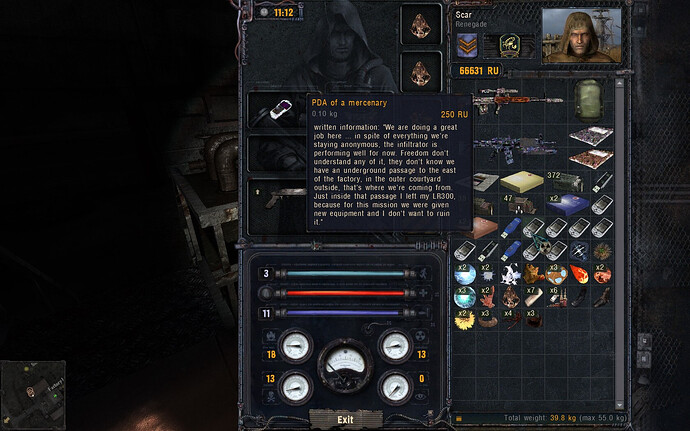Exit the inventory screen

click(x=345, y=419)
